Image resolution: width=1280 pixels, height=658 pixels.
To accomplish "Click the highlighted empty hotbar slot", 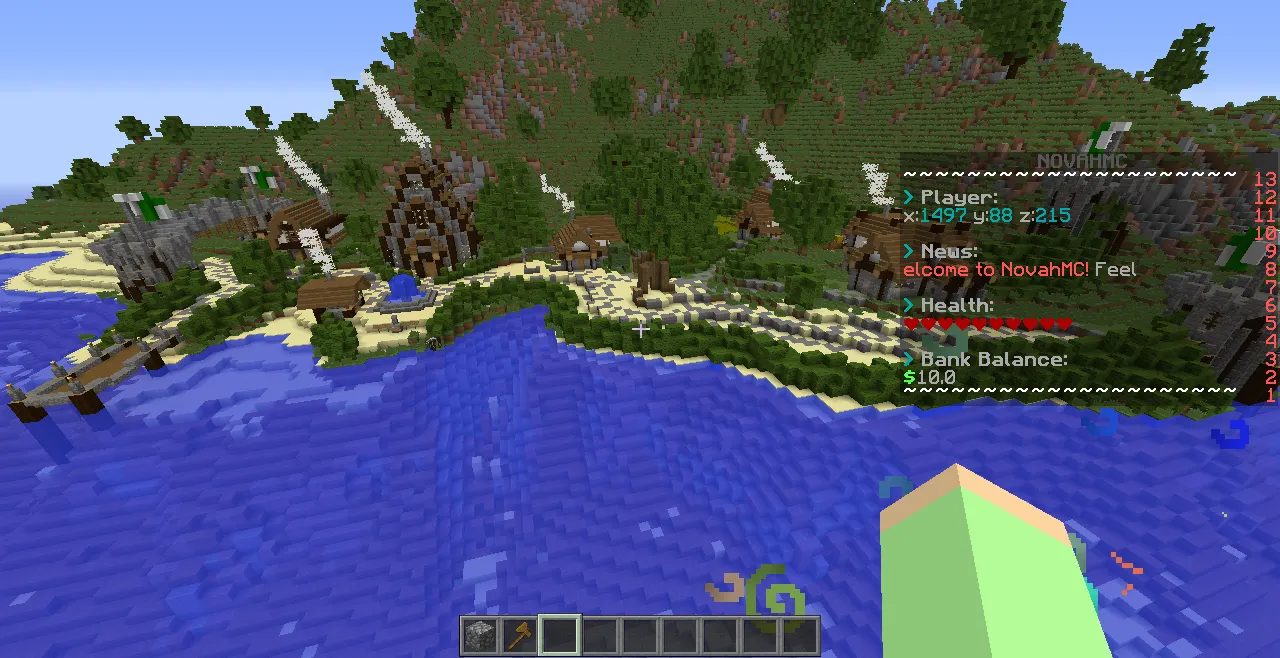I will (560, 635).
